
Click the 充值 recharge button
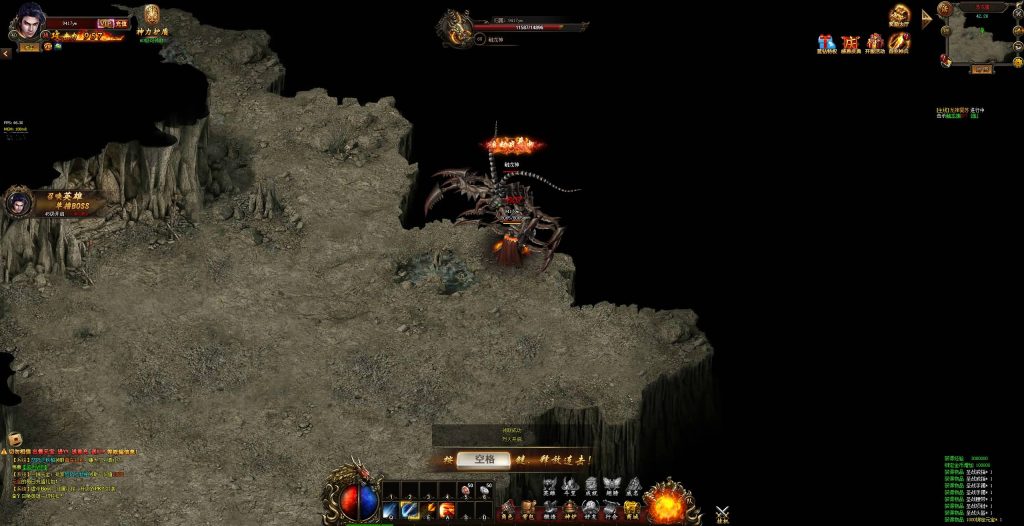pos(121,22)
